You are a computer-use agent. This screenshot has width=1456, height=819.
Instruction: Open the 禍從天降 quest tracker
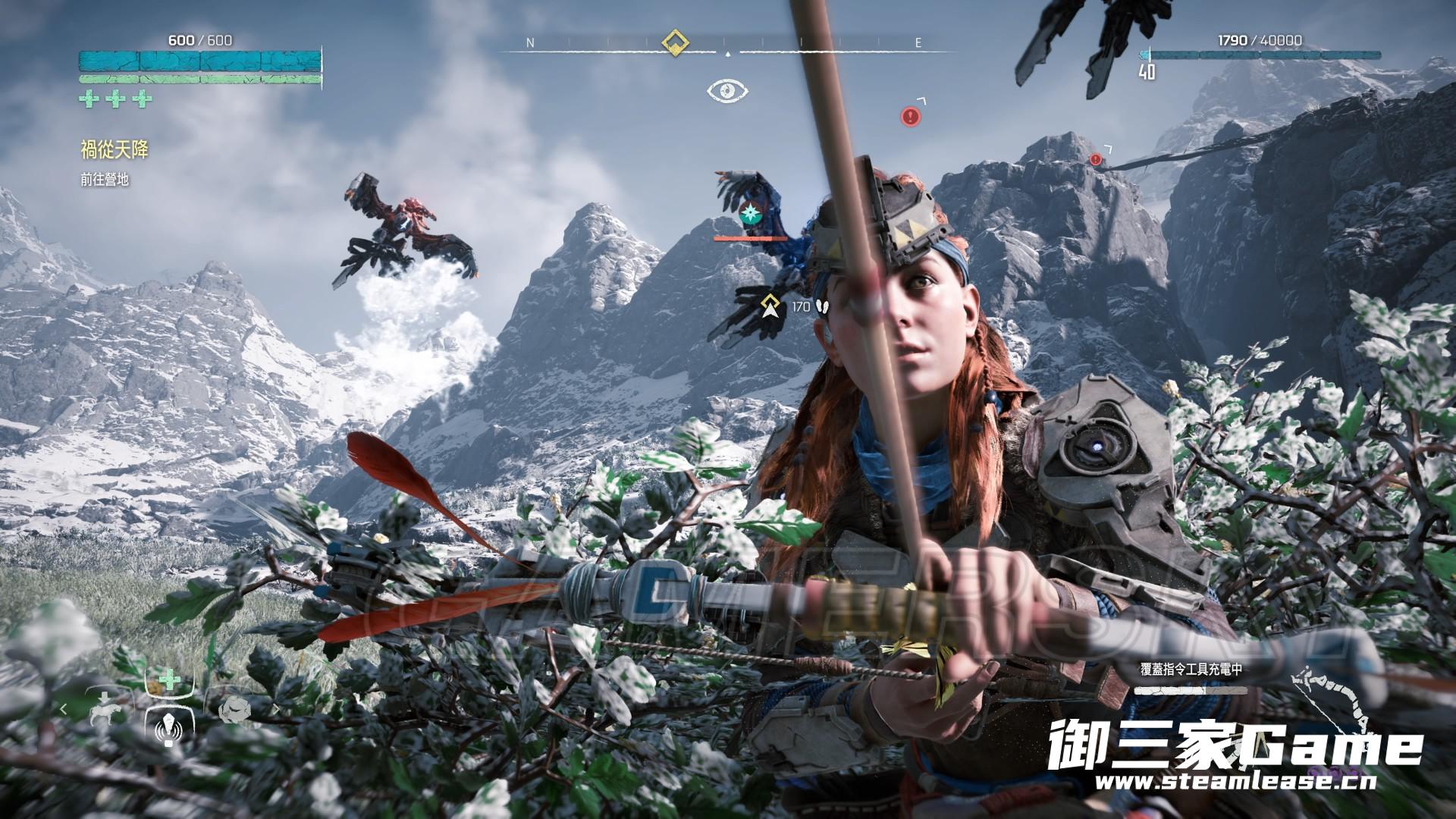click(x=115, y=150)
